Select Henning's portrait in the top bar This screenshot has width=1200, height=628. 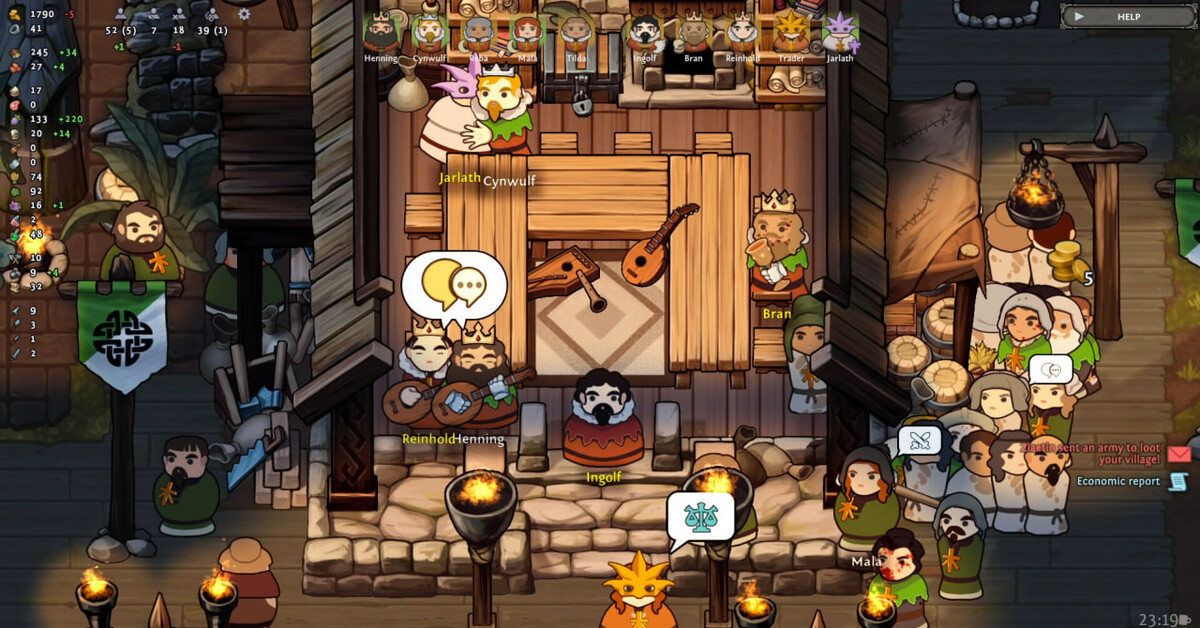click(x=381, y=34)
